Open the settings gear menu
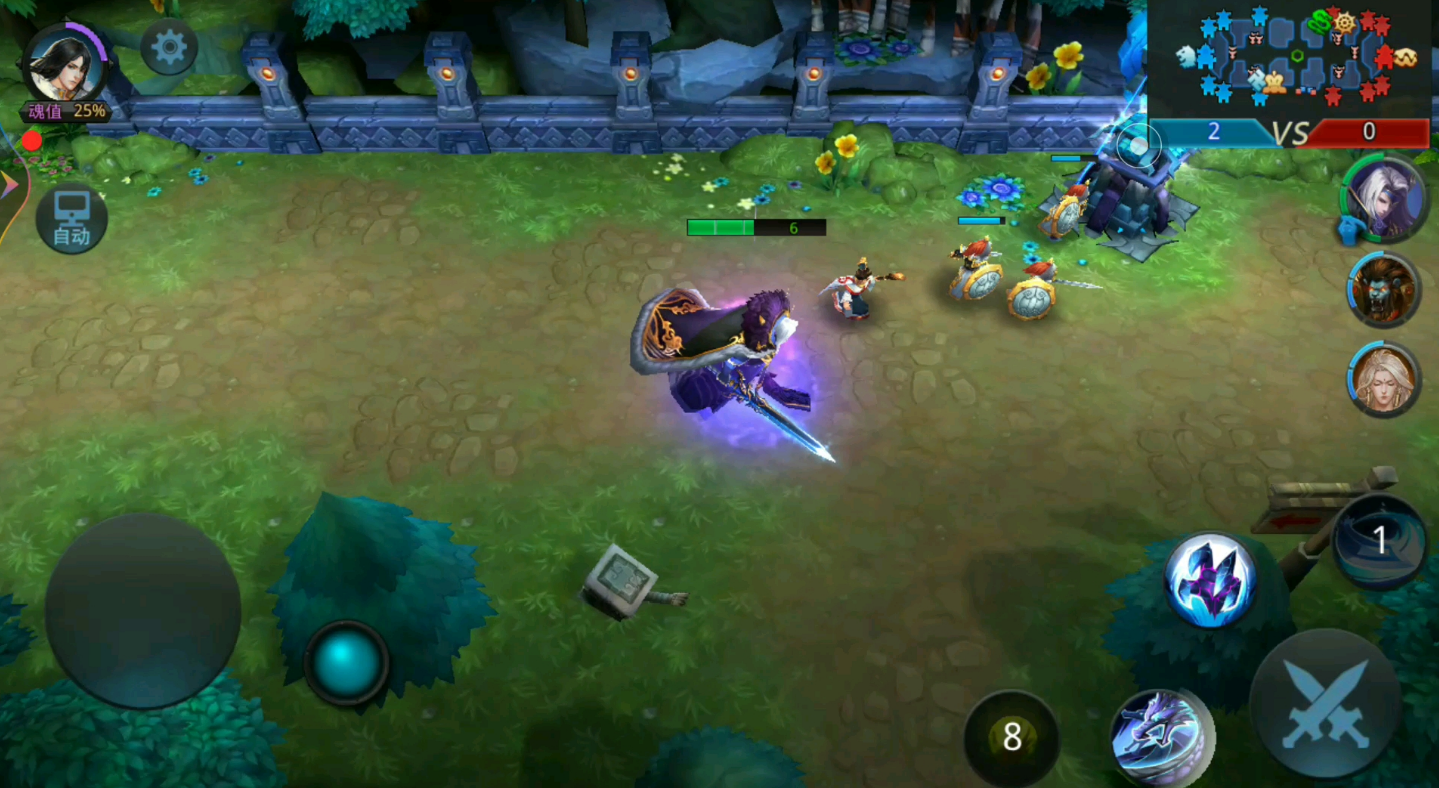Screen dimensions: 1439x788 pyautogui.click(x=168, y=48)
